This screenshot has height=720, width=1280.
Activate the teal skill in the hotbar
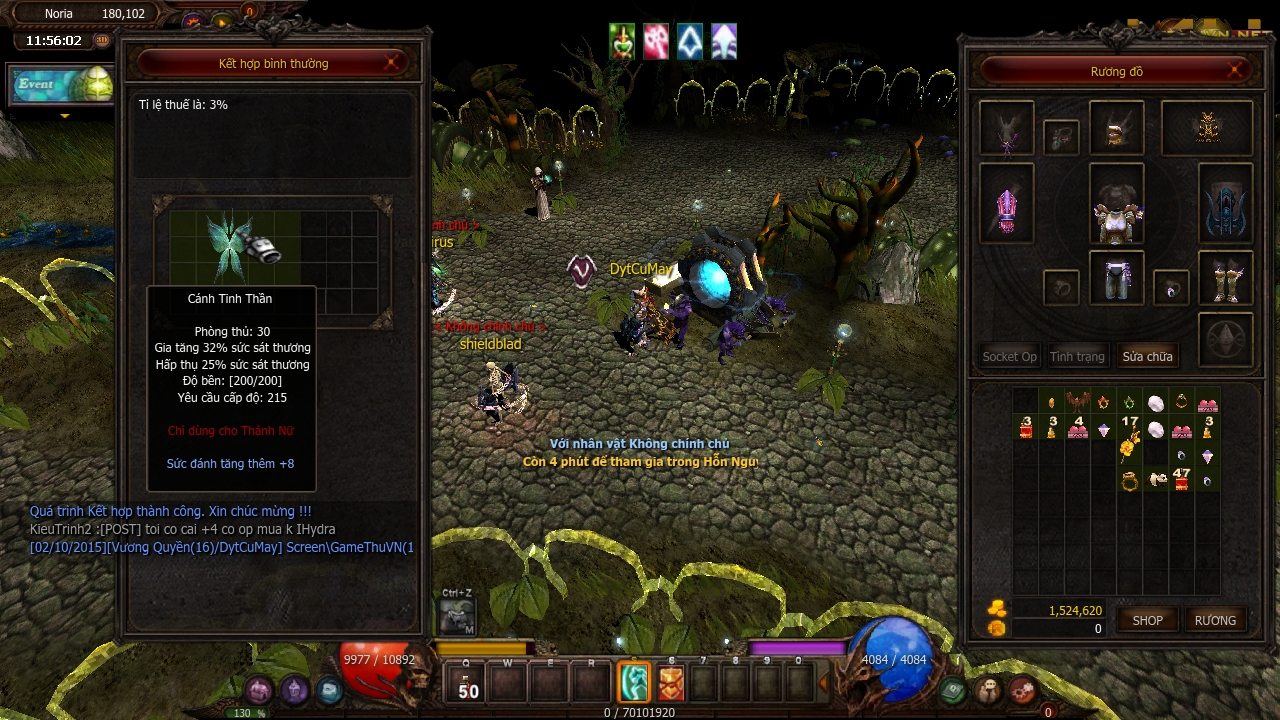[x=634, y=682]
